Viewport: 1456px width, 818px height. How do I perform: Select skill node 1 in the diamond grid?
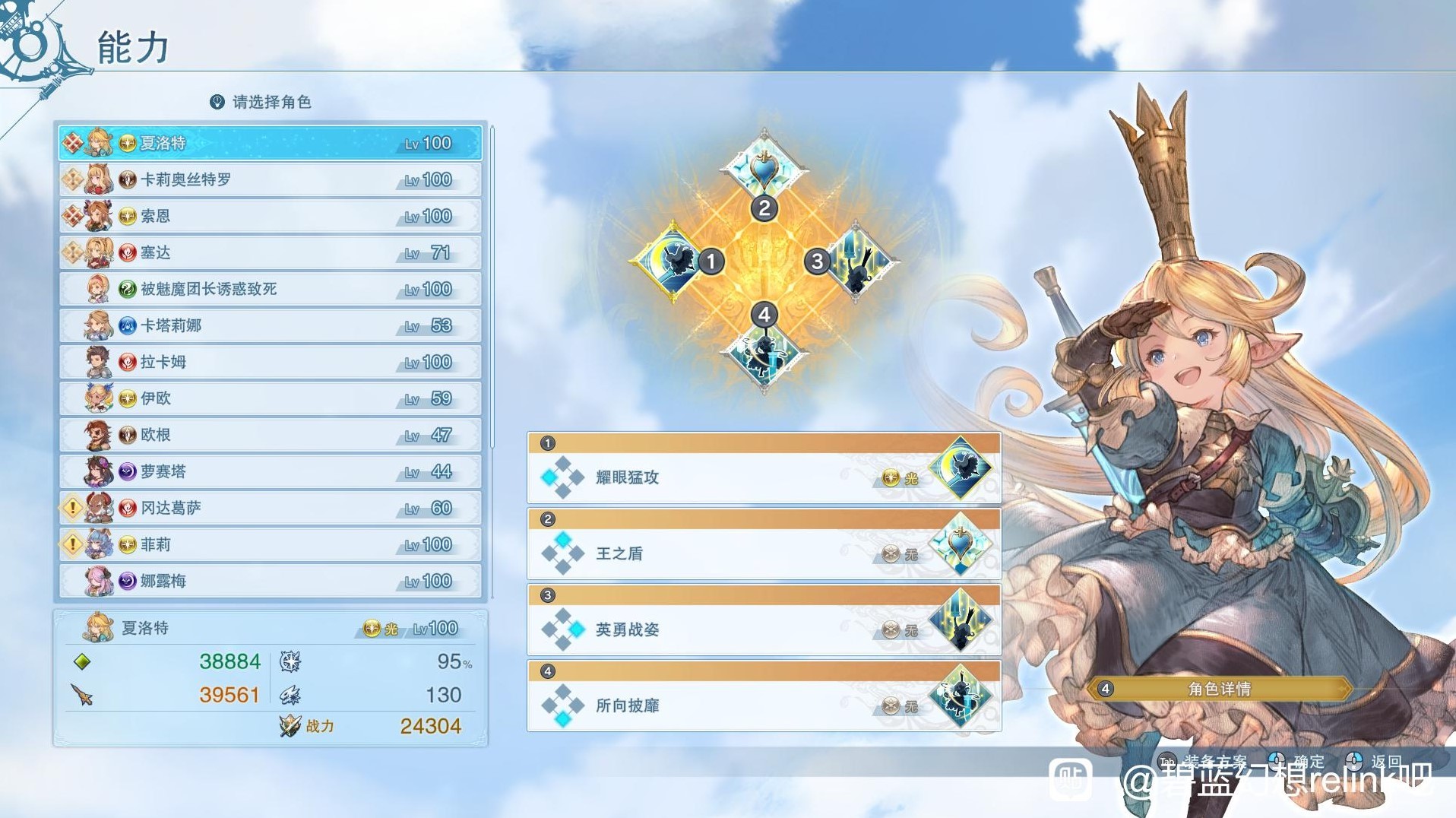point(679,262)
